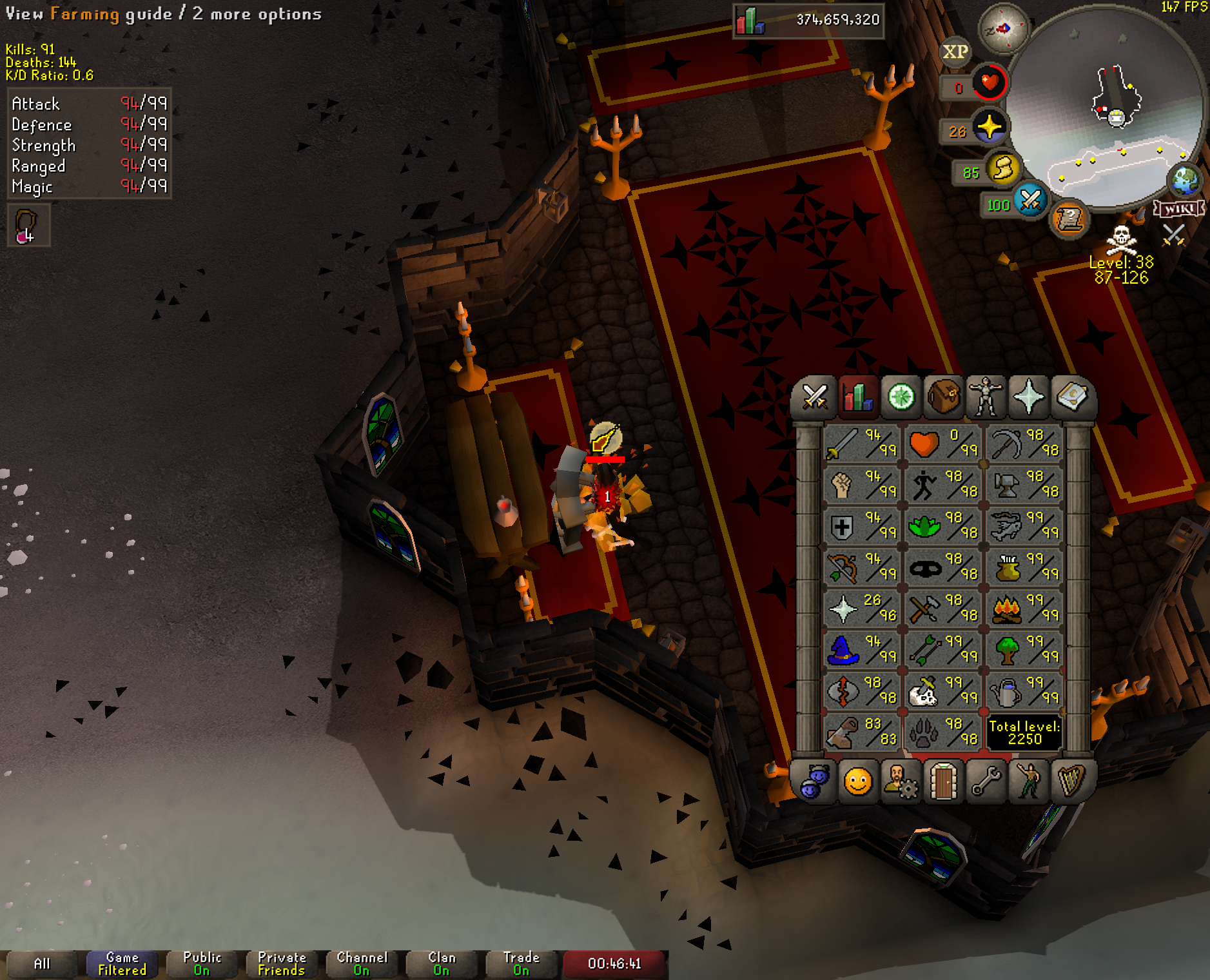Show the Worn Equipment tab
Image resolution: width=1210 pixels, height=980 pixels.
click(x=986, y=397)
